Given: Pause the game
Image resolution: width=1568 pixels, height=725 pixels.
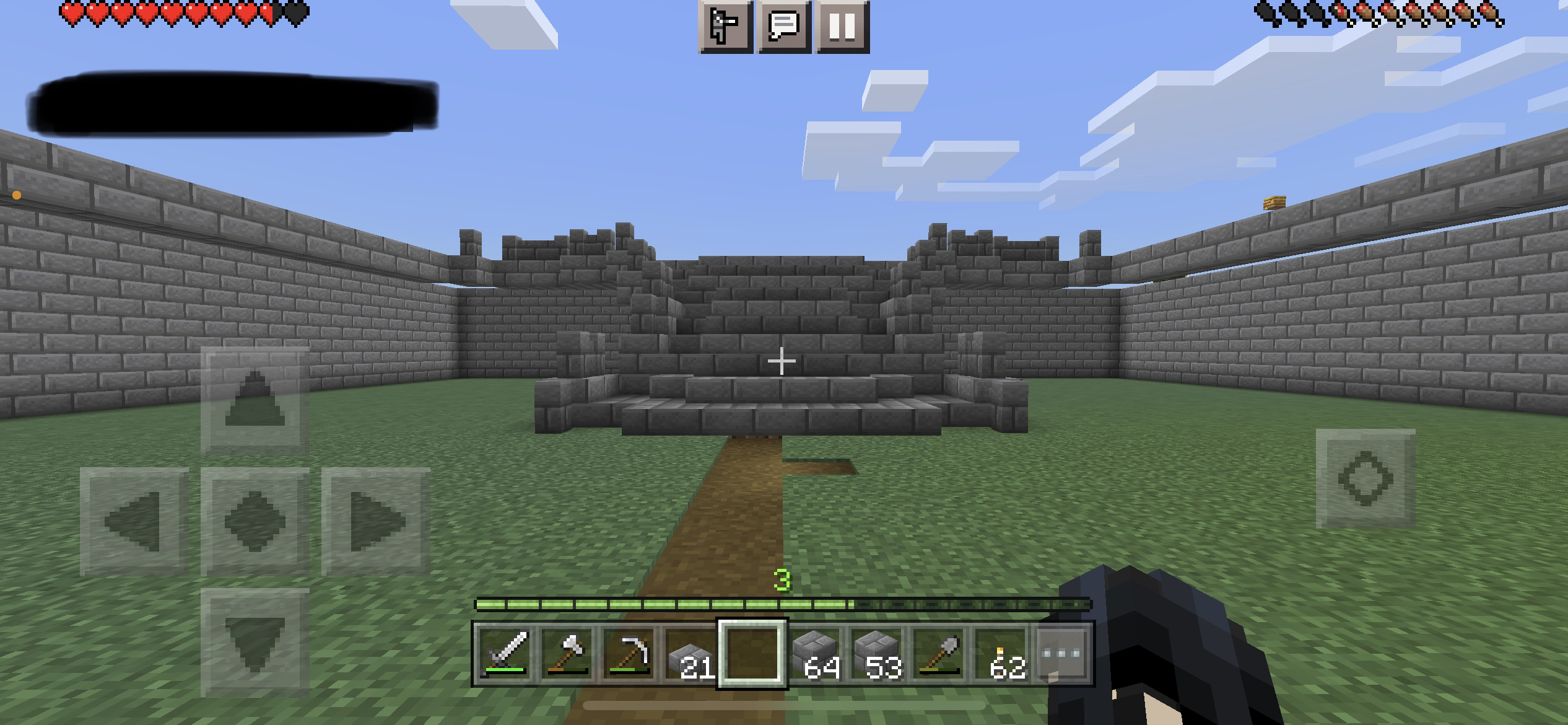Looking at the screenshot, I should pos(842,27).
